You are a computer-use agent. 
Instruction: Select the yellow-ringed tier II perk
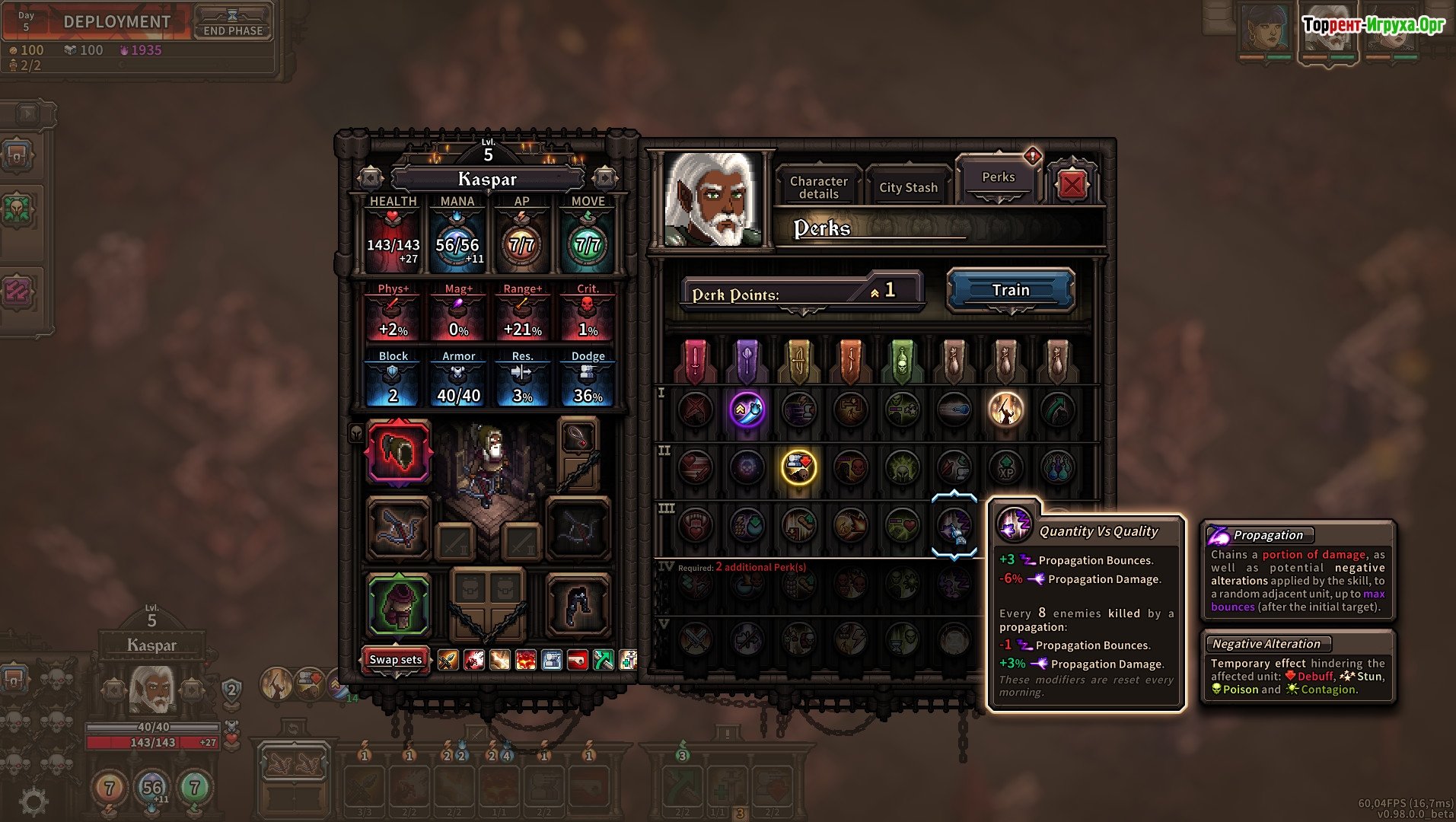(x=798, y=467)
